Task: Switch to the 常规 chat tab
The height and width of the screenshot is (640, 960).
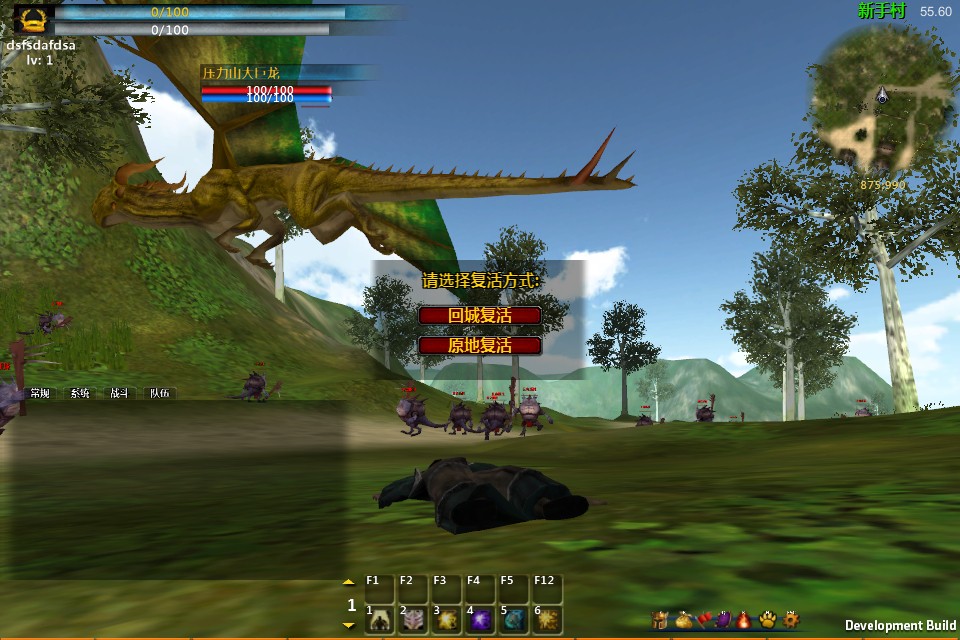Action: point(40,393)
